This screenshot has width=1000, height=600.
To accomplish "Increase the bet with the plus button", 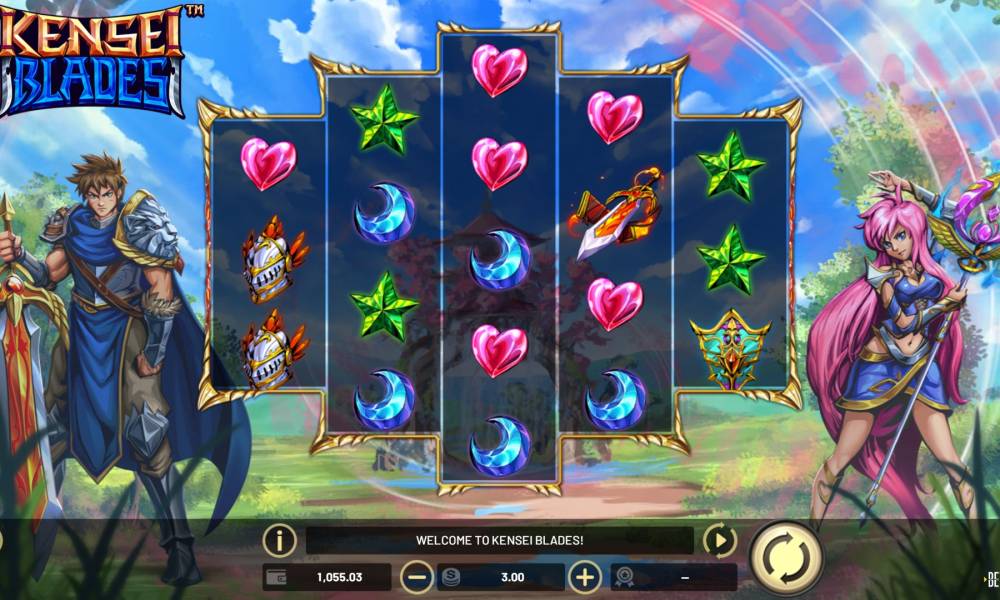I will point(585,577).
